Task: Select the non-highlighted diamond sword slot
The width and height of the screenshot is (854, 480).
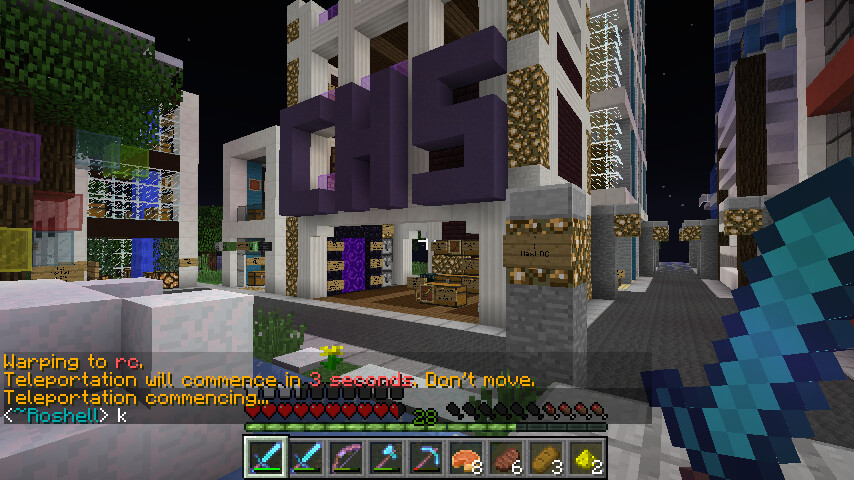Action: [x=307, y=458]
